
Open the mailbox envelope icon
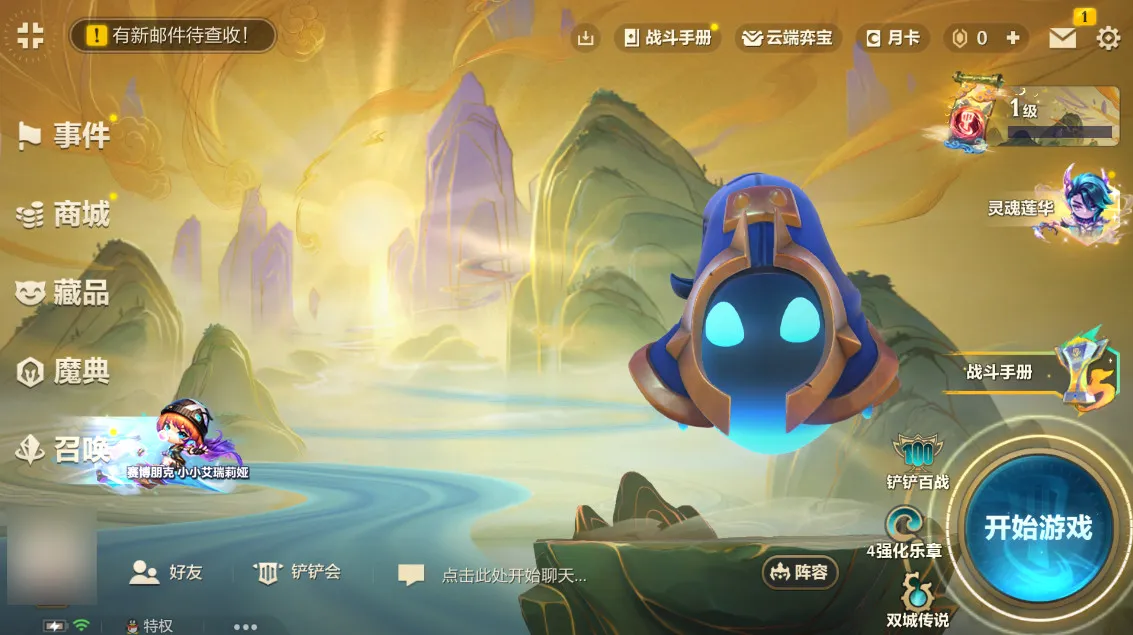1062,38
